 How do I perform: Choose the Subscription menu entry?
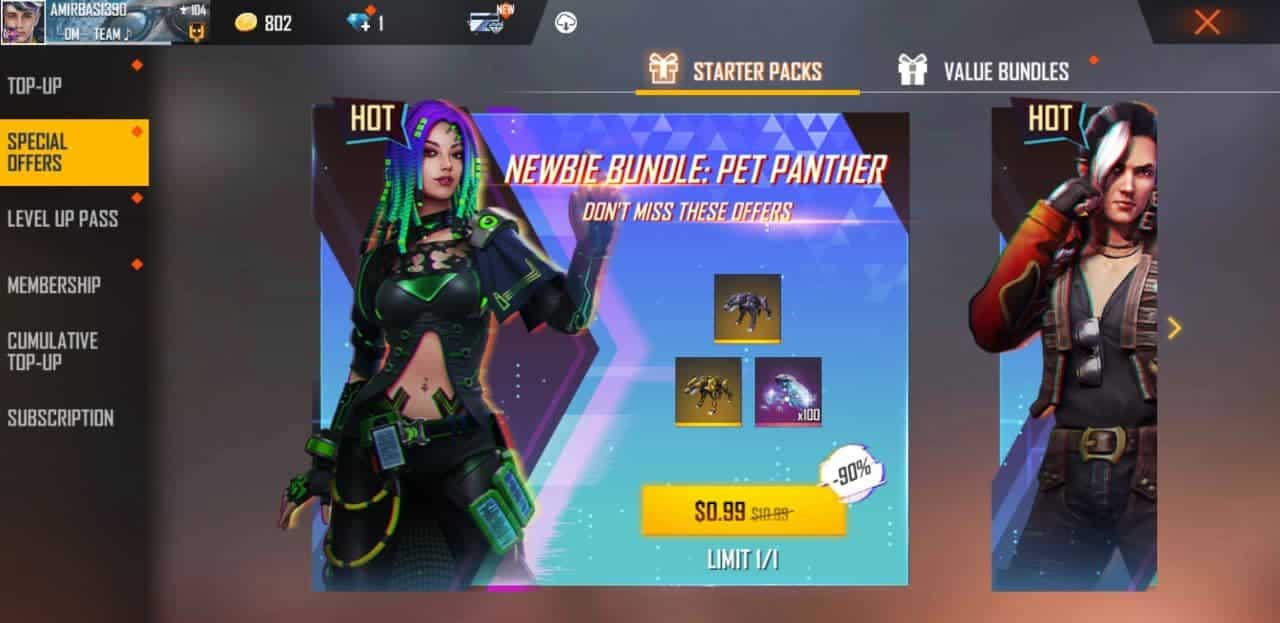click(x=61, y=418)
